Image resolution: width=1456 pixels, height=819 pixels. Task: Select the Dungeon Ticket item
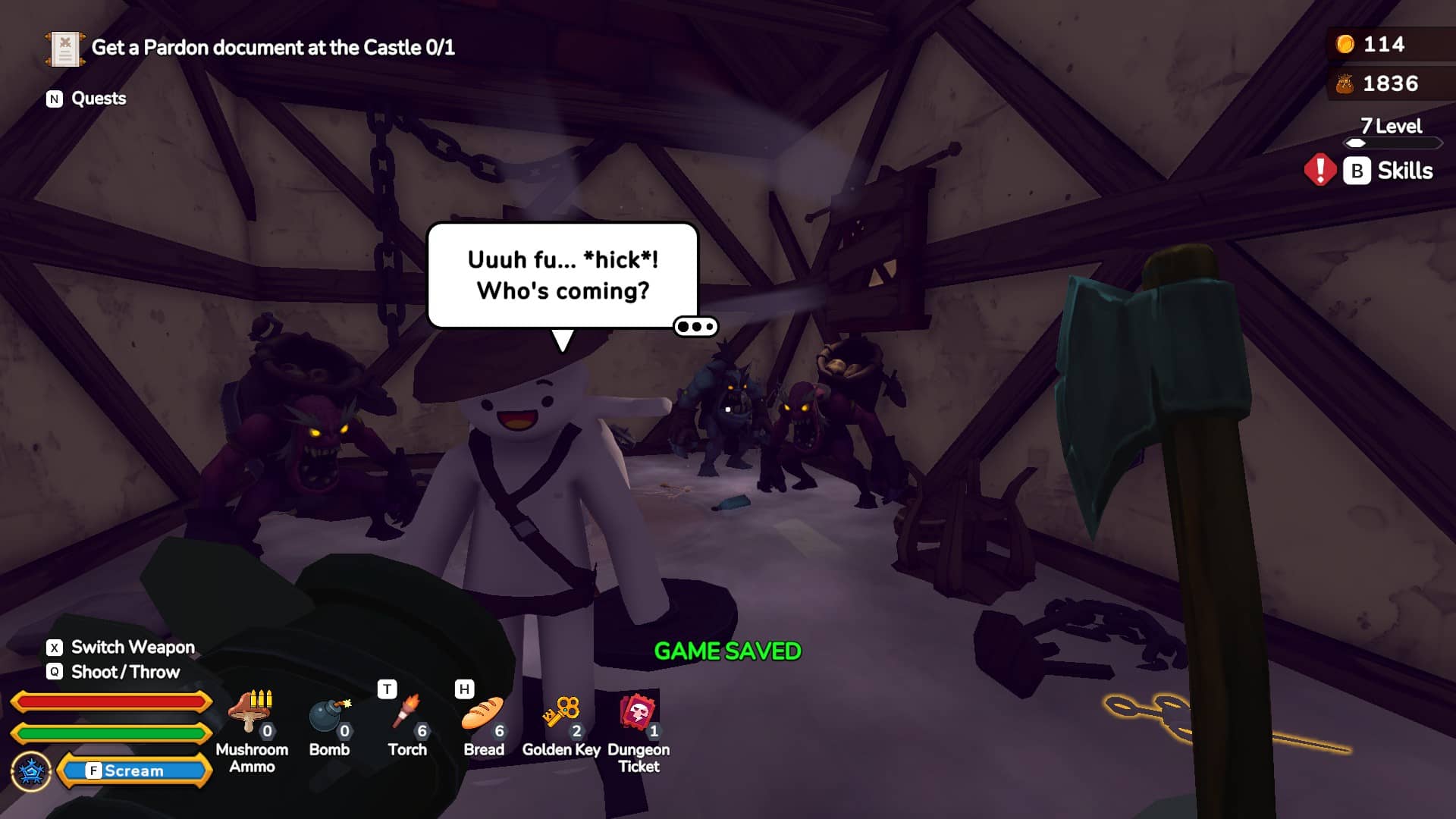(x=639, y=714)
